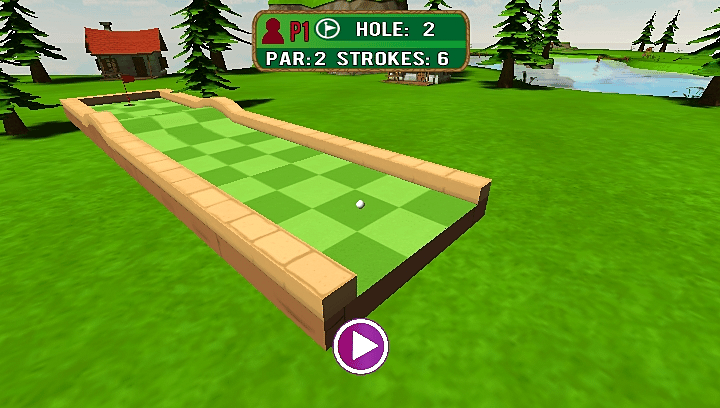The height and width of the screenshot is (408, 720).
Task: Click the purple play arrow button
Action: pyautogui.click(x=361, y=346)
